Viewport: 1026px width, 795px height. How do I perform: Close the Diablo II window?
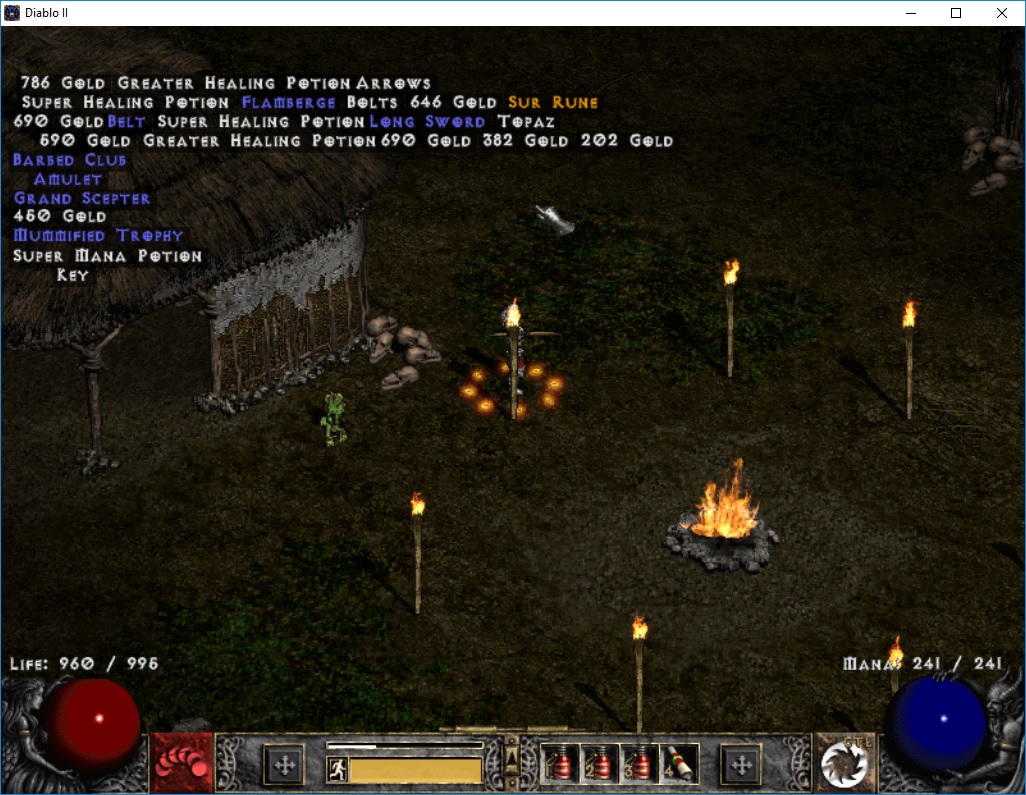[1002, 13]
